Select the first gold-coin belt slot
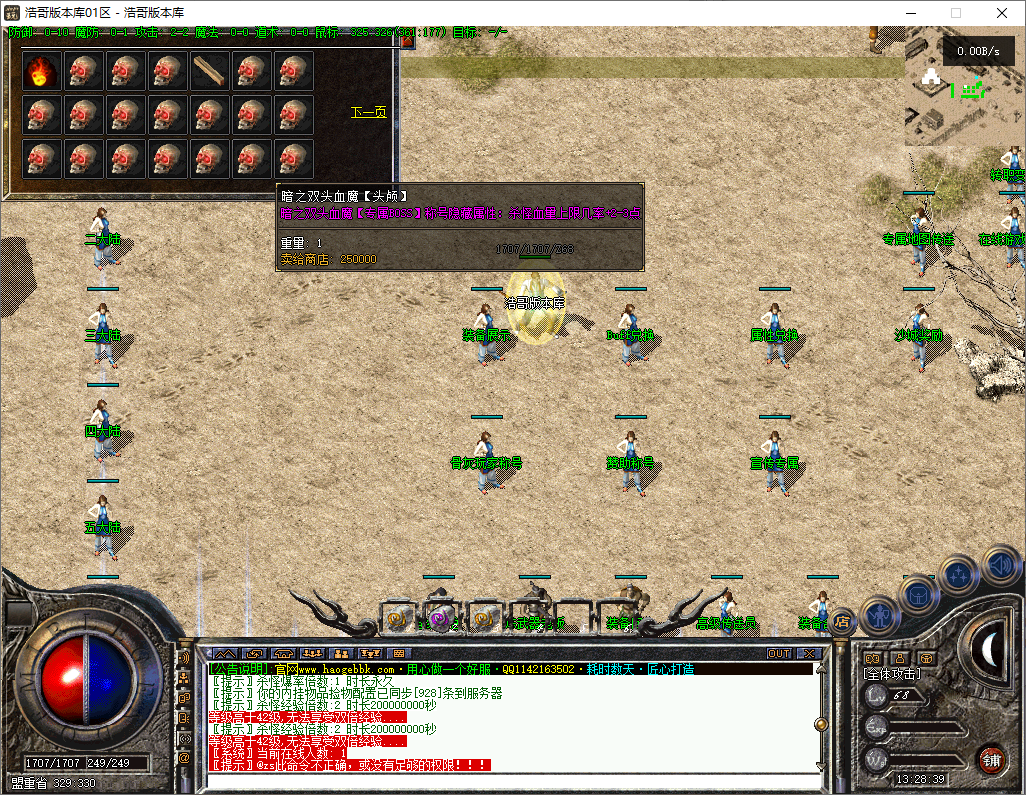Screen dimensions: 1026x795 coord(399,618)
